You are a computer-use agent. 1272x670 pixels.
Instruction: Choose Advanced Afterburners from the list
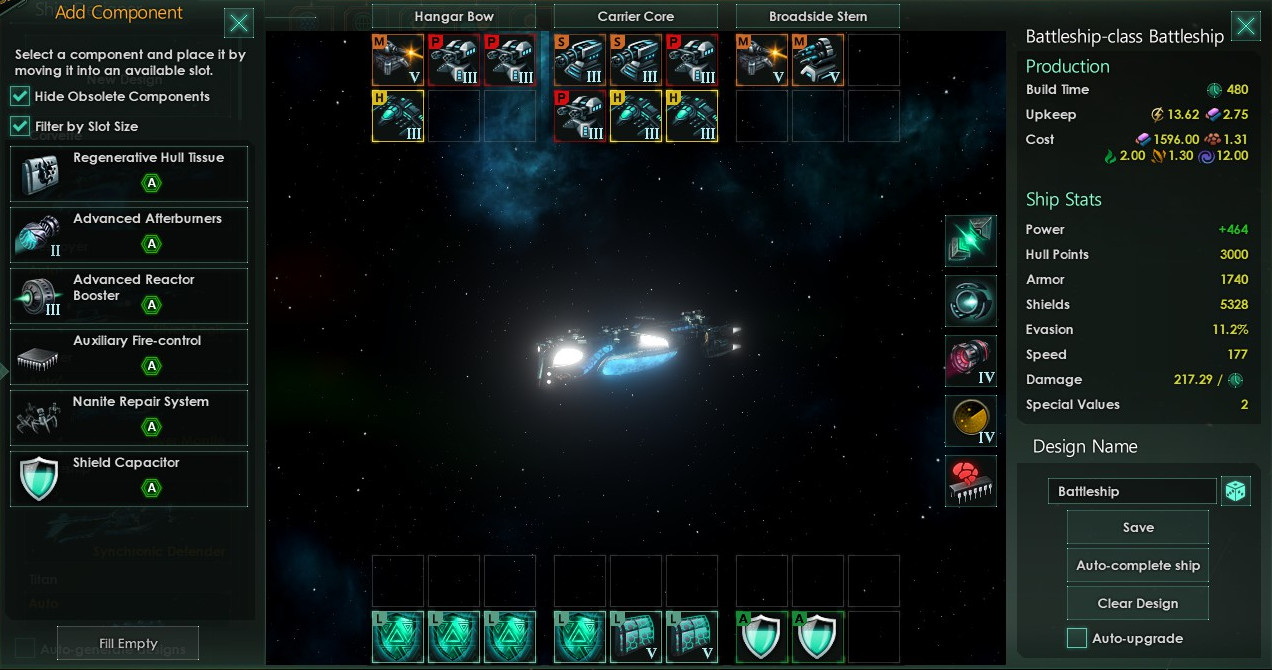129,234
